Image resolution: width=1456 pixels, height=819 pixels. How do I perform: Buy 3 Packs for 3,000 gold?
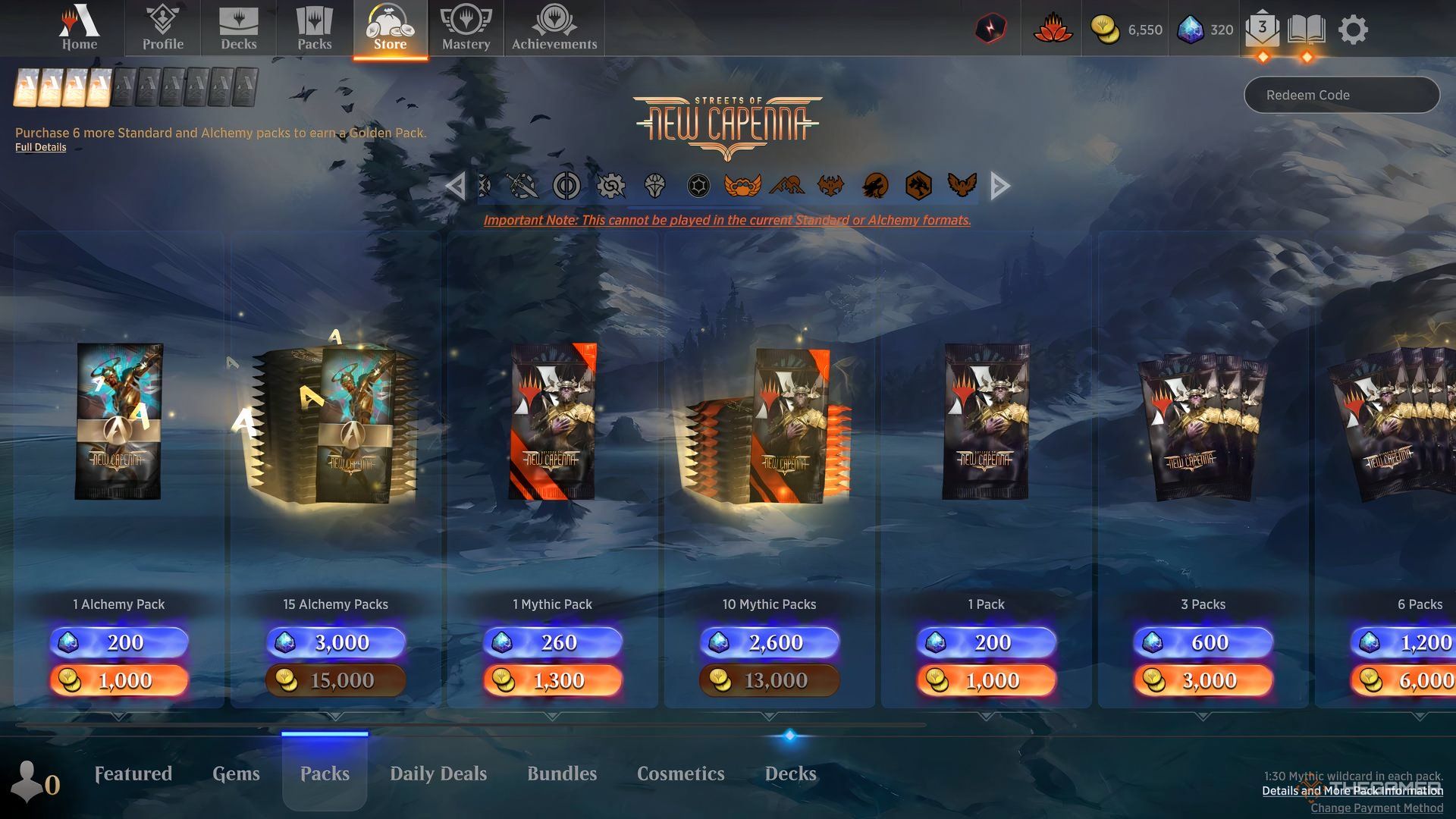1203,680
